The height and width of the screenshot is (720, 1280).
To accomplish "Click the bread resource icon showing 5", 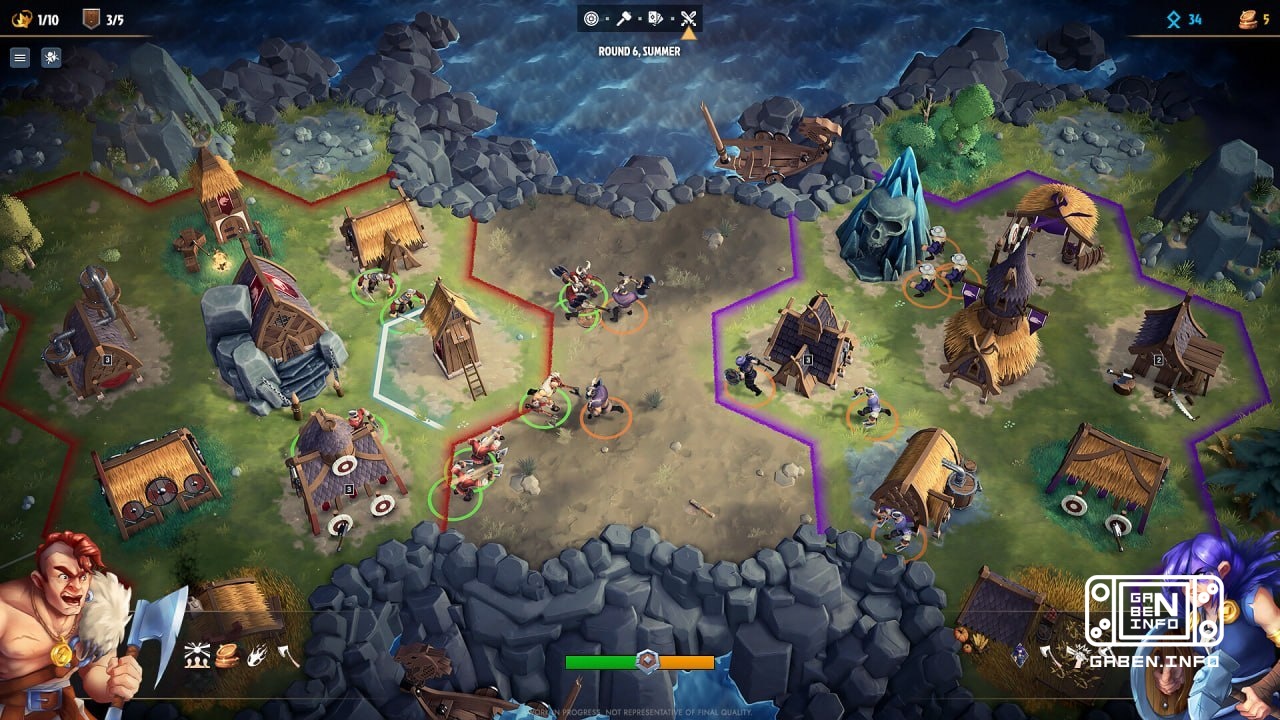I will click(x=1252, y=18).
